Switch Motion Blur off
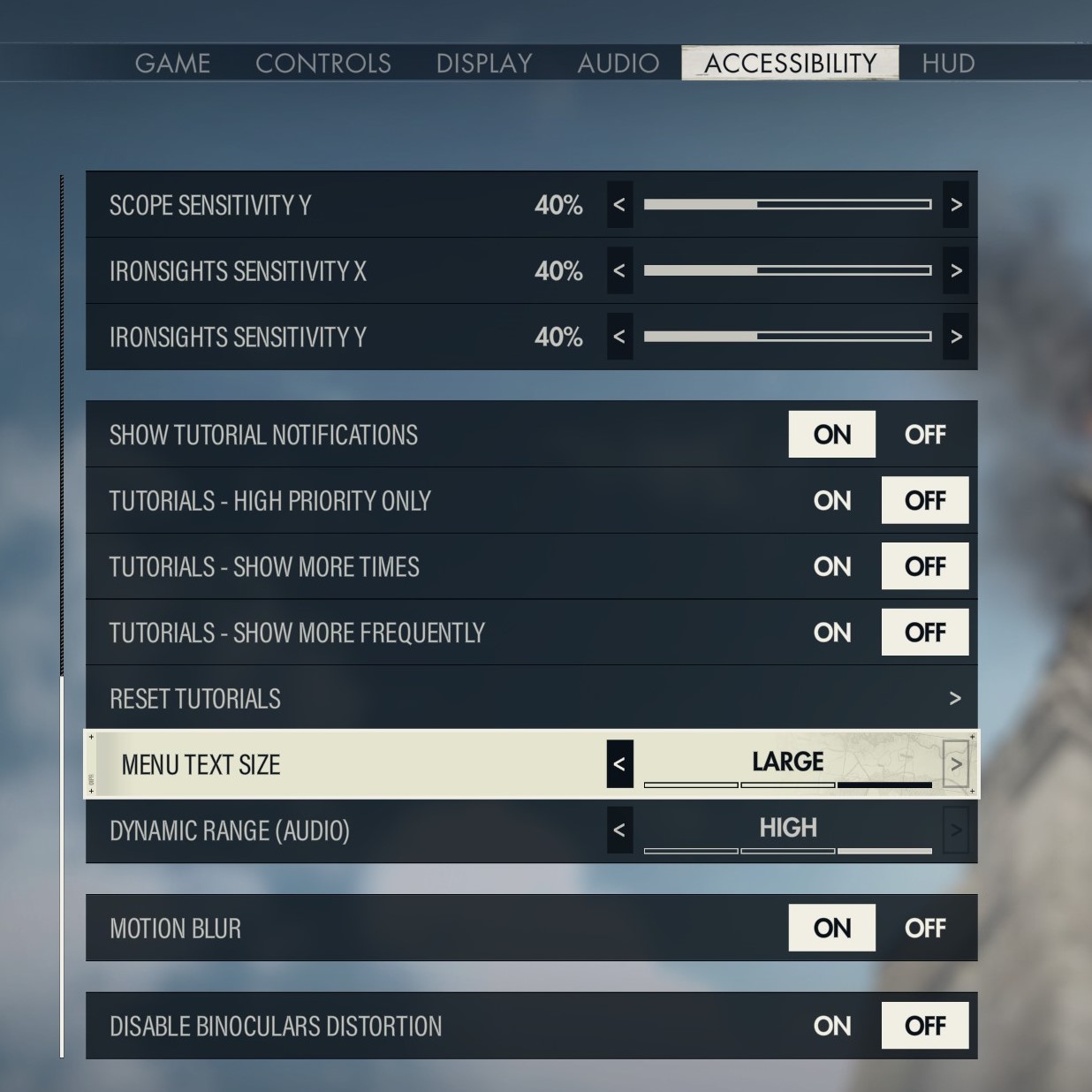 924,929
